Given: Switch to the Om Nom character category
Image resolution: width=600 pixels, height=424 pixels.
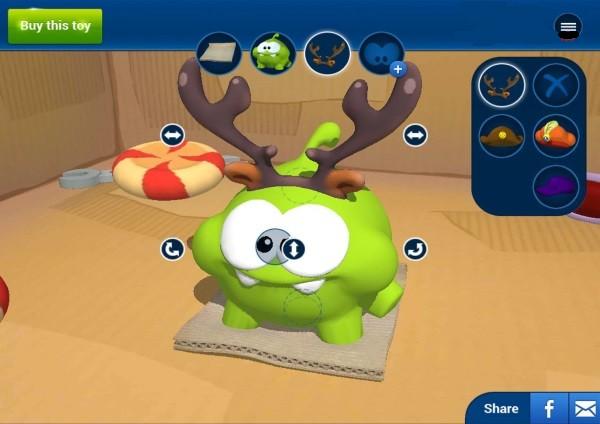Looking at the screenshot, I should (273, 55).
